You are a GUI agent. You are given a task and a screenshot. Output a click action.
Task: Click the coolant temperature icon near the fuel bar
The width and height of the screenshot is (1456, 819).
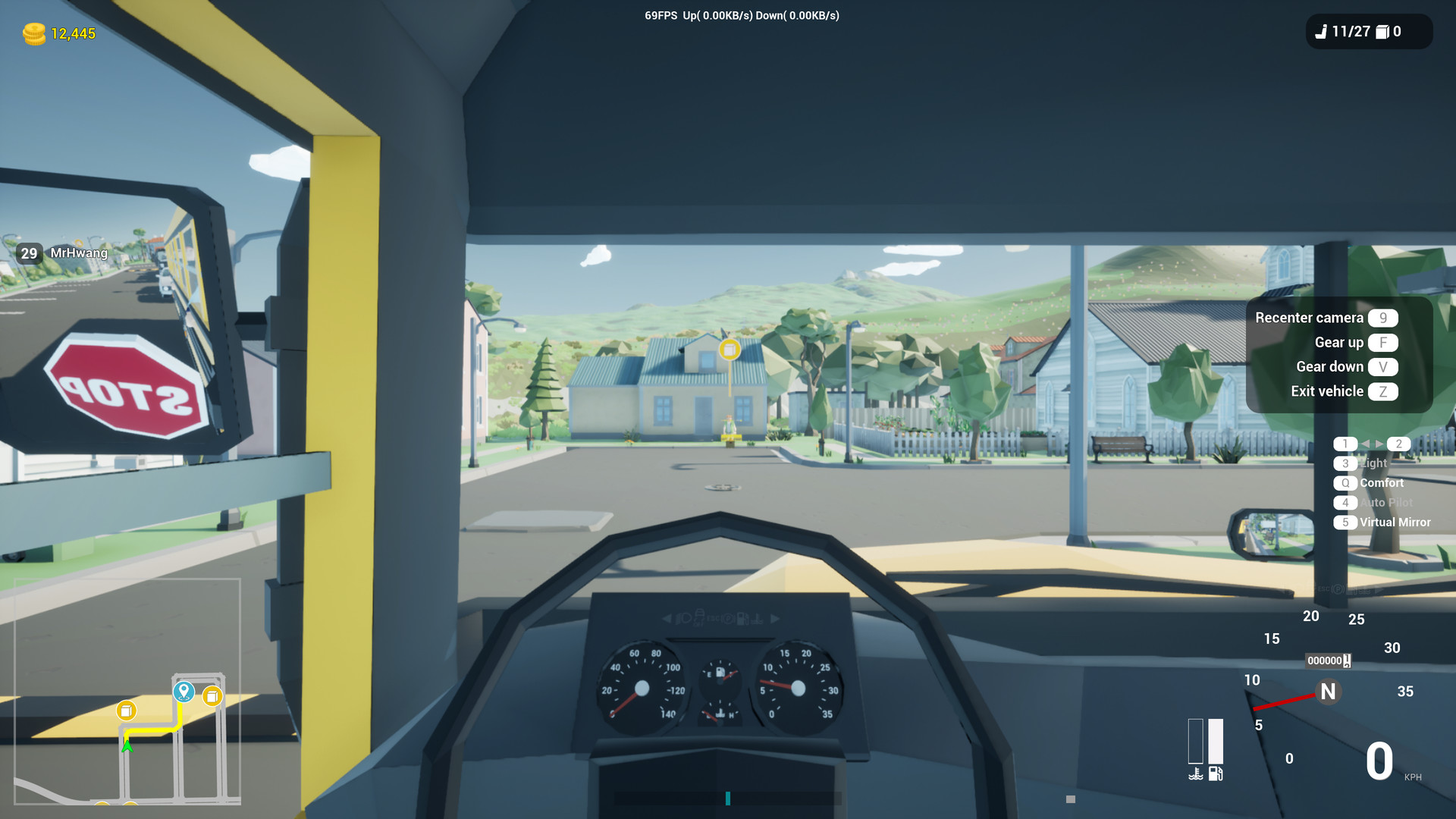1196,773
